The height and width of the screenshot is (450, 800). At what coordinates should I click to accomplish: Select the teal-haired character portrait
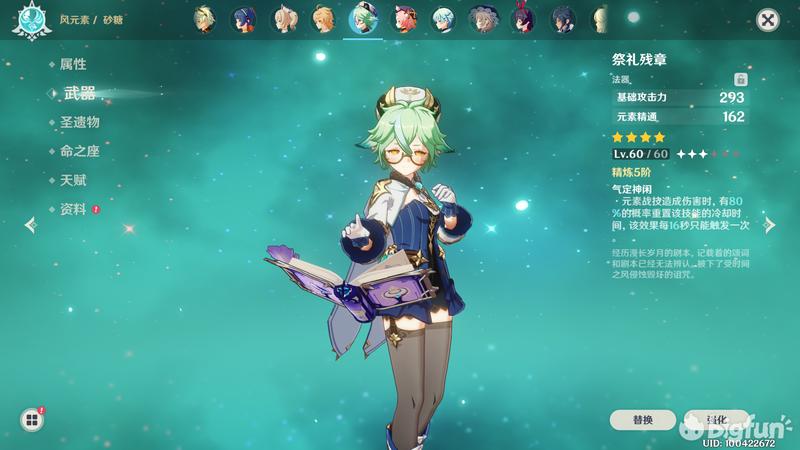pos(442,19)
